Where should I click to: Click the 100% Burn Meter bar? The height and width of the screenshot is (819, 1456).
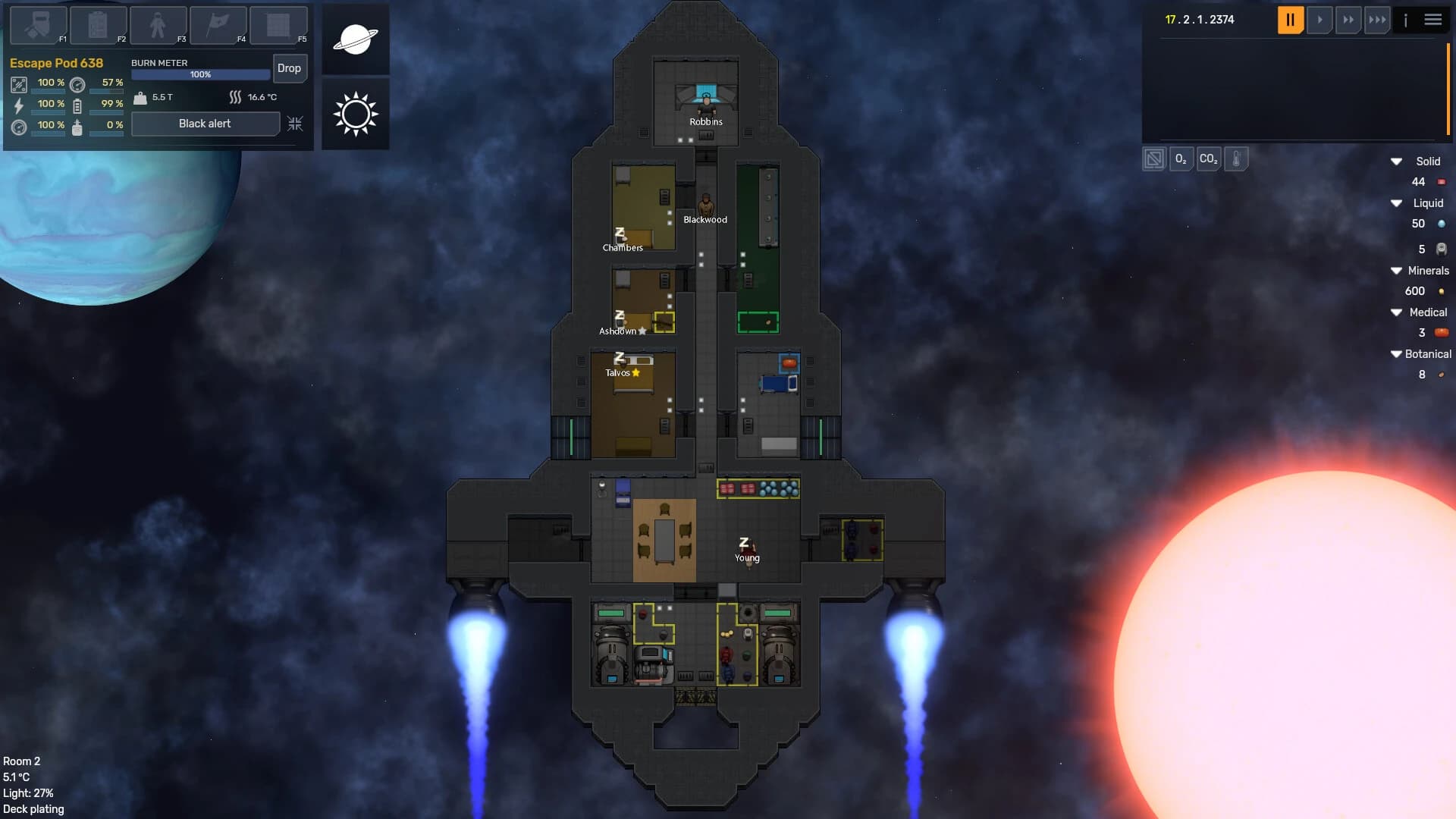point(199,74)
